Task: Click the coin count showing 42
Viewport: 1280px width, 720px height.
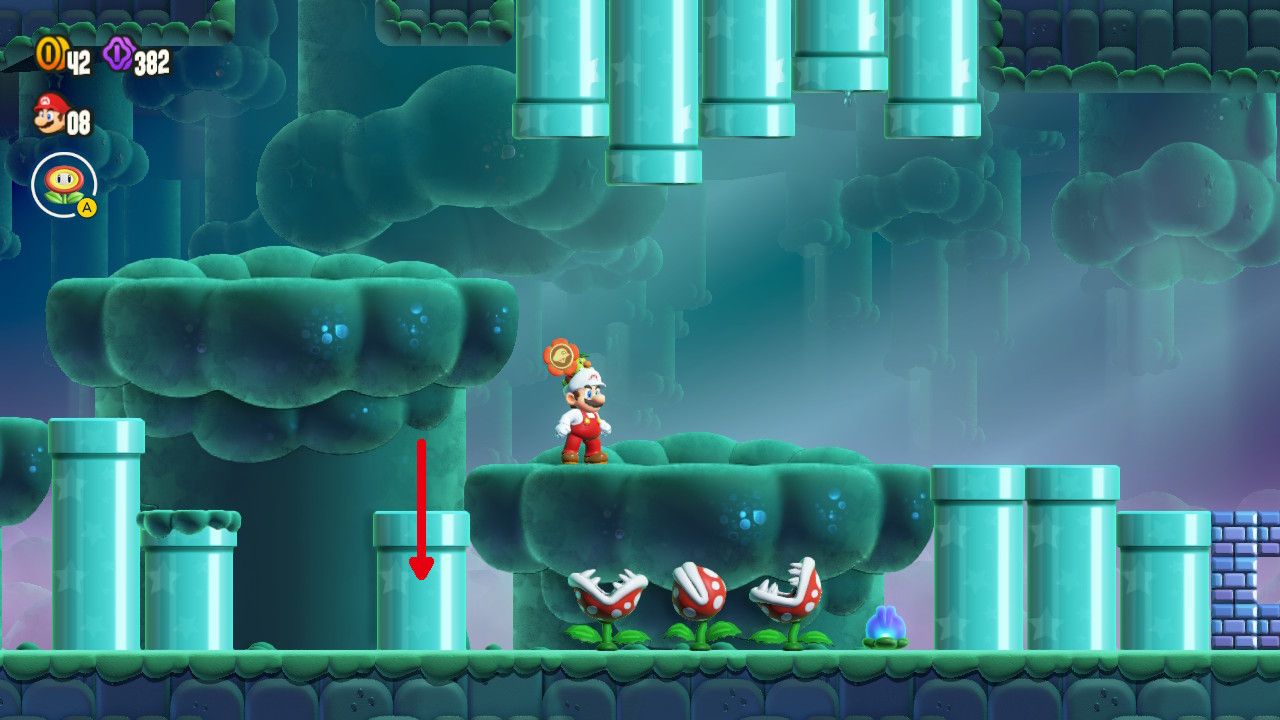Action: tap(80, 60)
